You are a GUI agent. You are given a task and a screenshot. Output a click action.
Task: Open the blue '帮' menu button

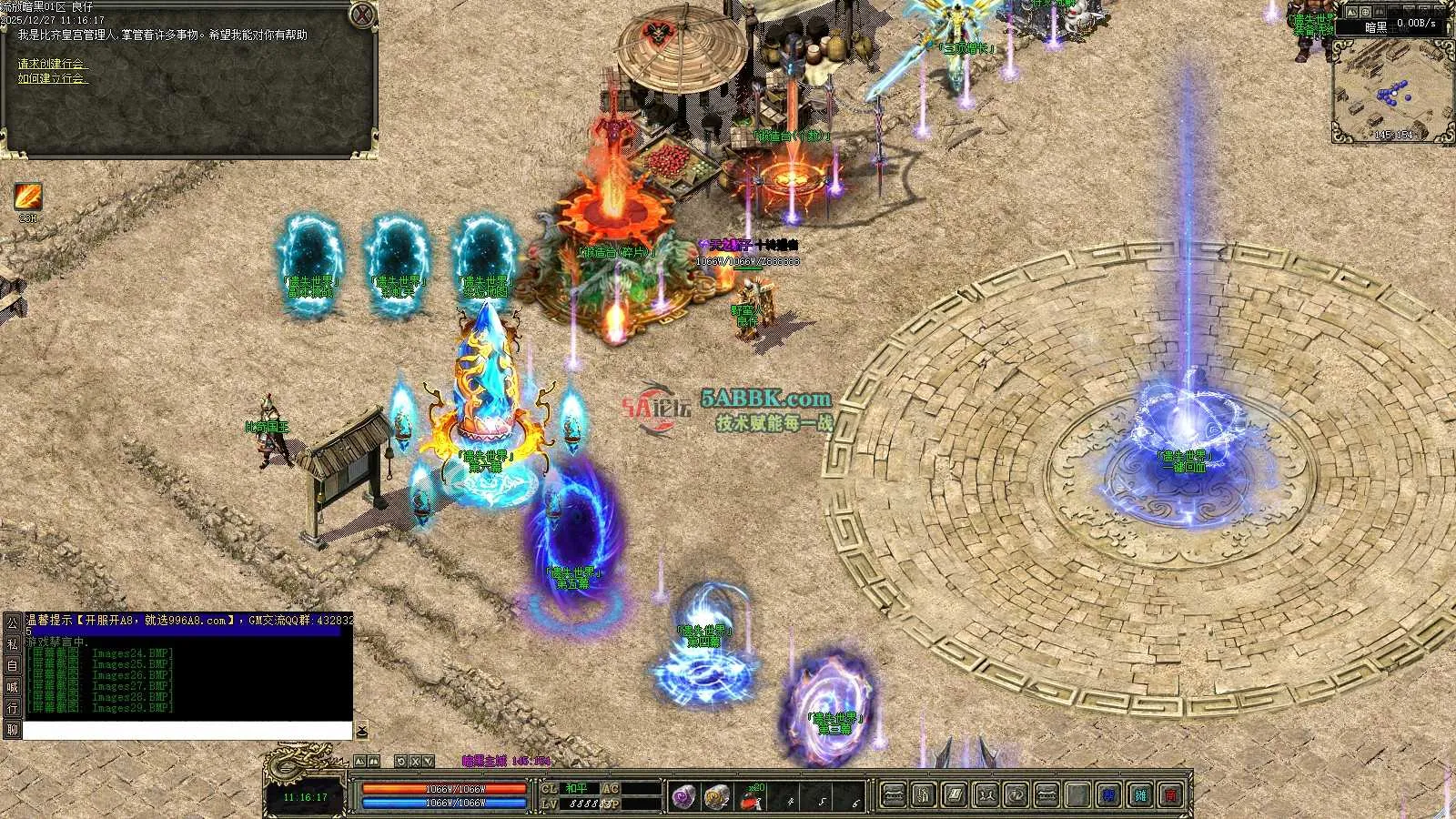[x=1108, y=795]
